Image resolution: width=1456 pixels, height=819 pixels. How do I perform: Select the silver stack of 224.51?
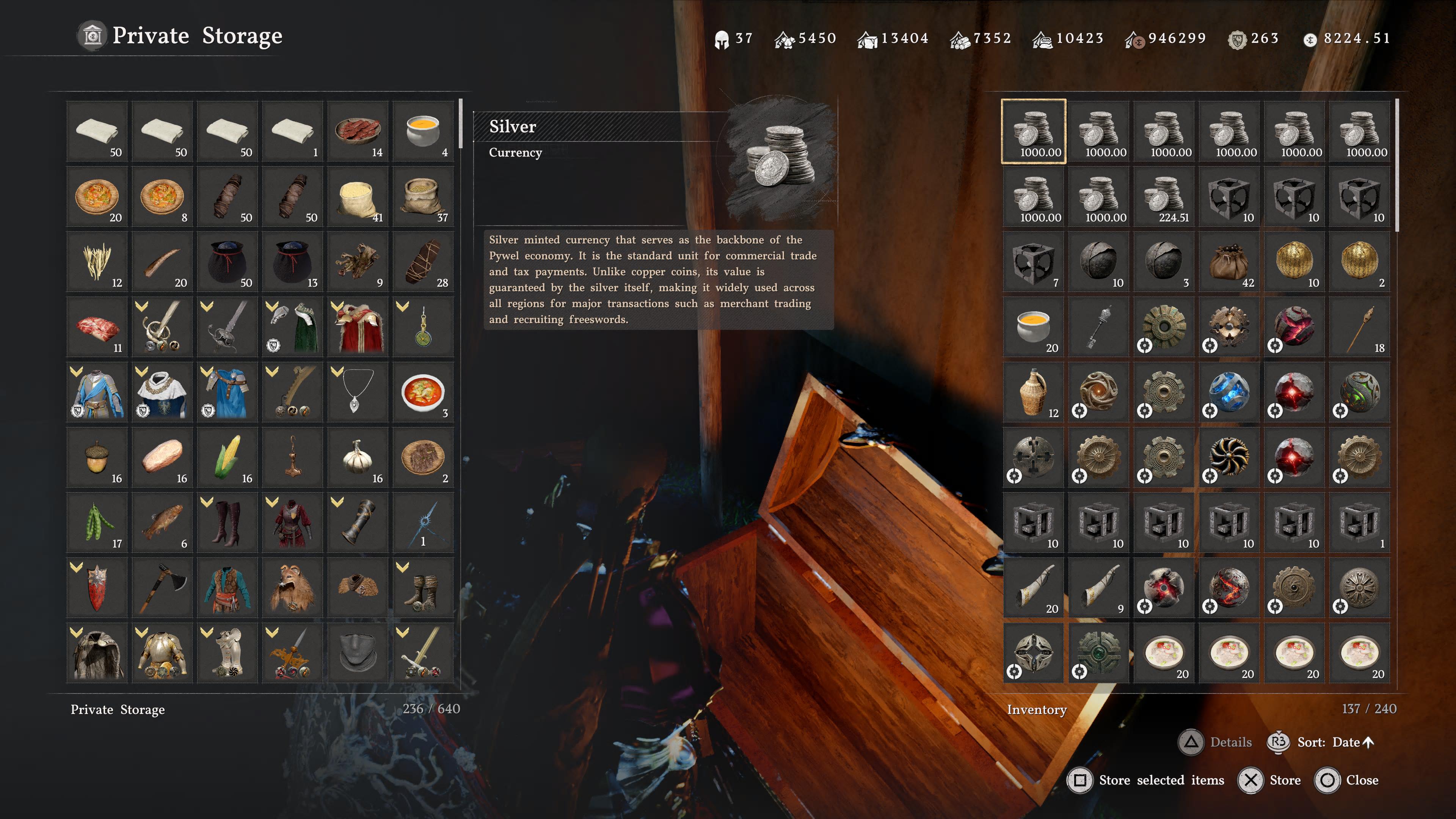tap(1164, 197)
